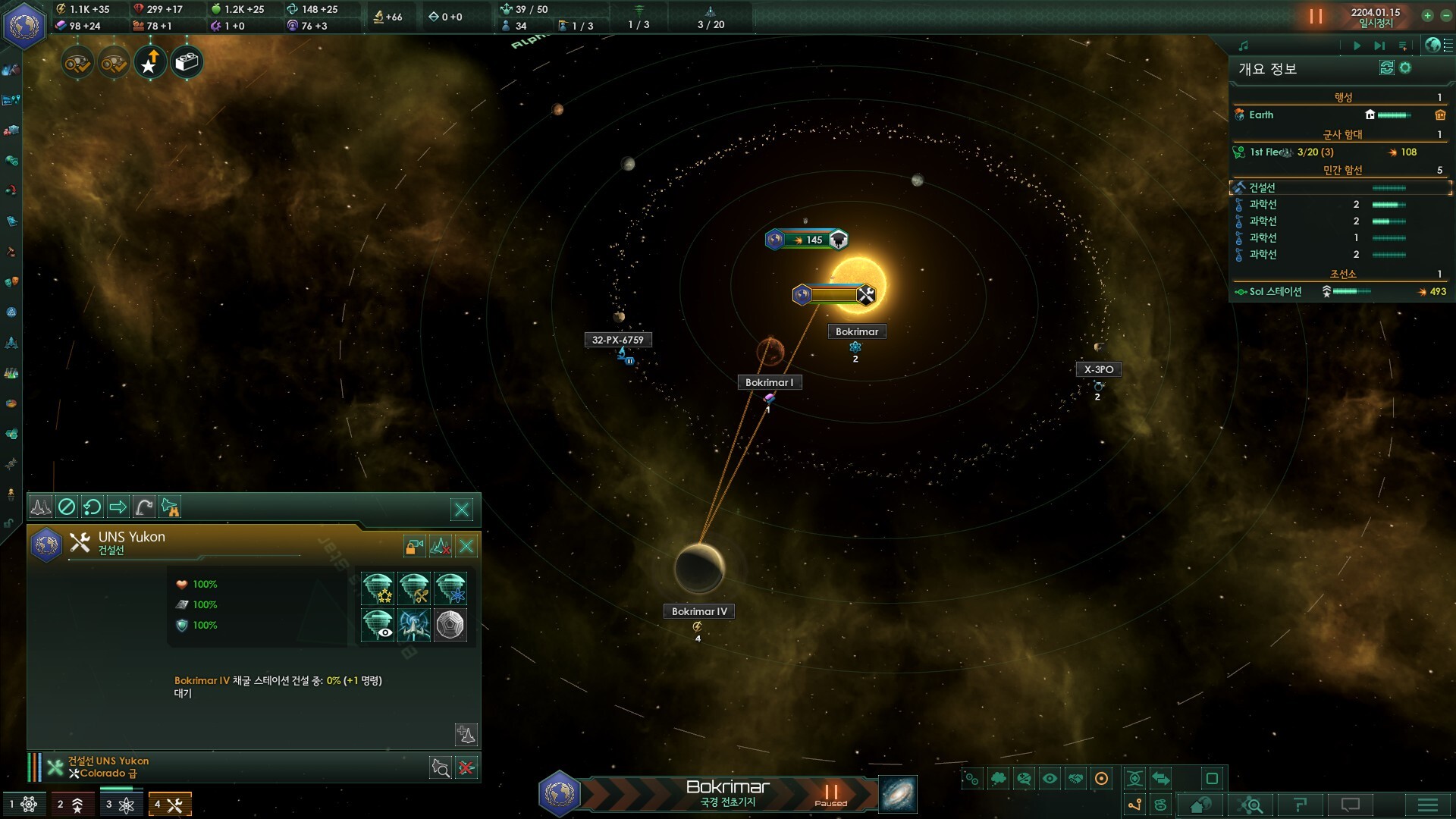1456x819 pixels.
Task: Unpause using the top pause button
Action: (1316, 17)
